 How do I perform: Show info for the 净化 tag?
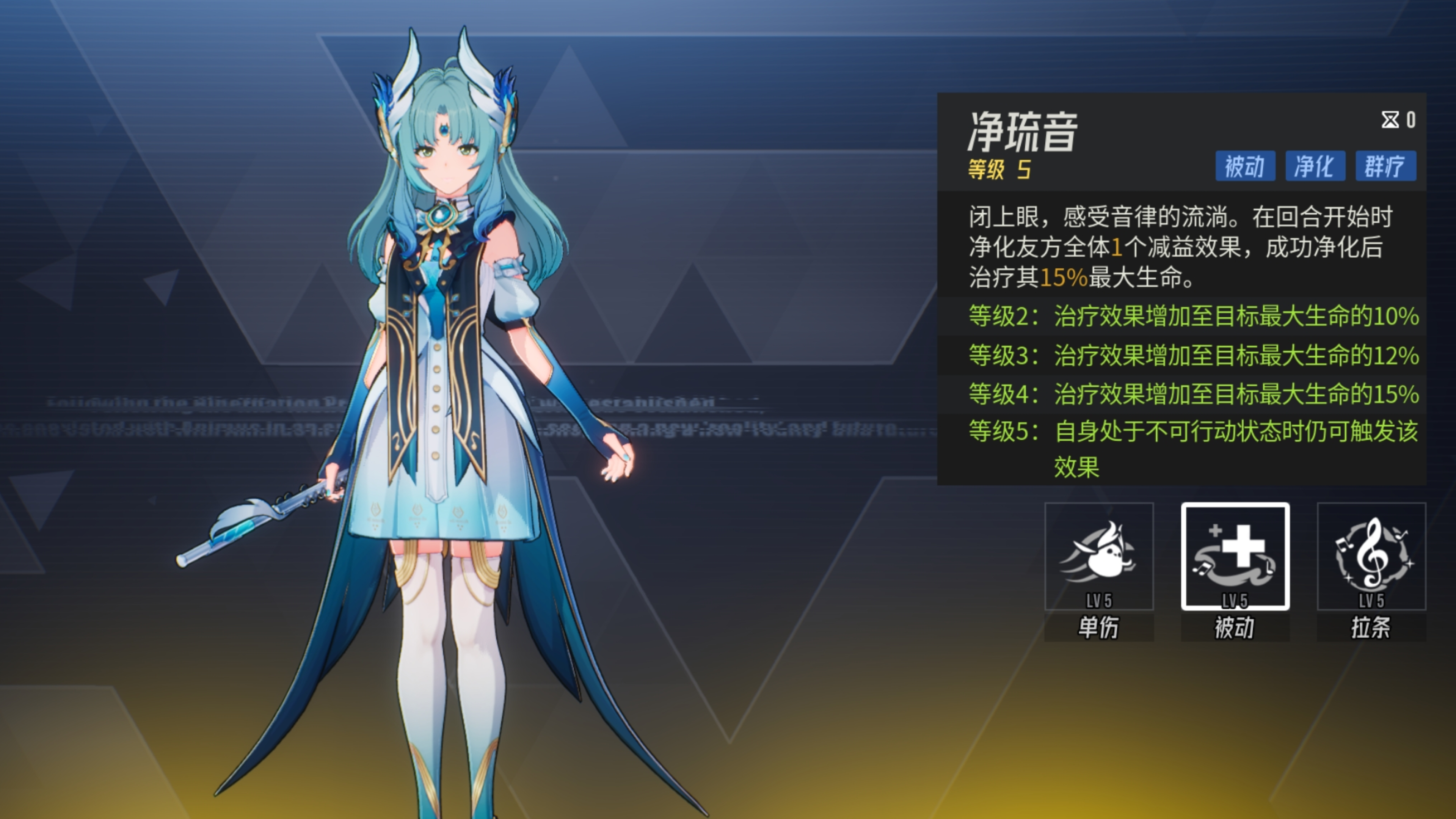pos(1315,166)
